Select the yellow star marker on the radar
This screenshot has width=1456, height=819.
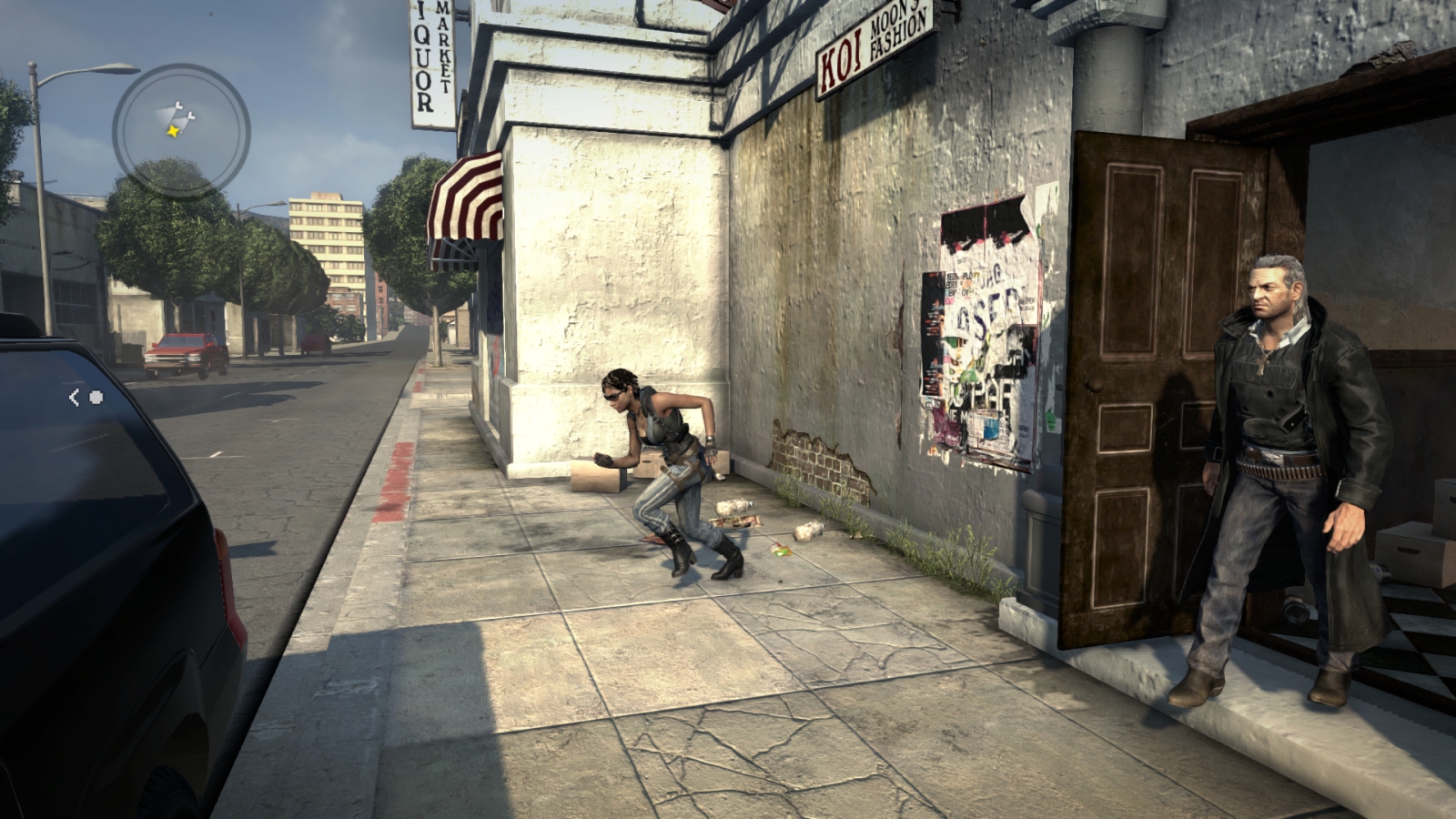[x=172, y=131]
